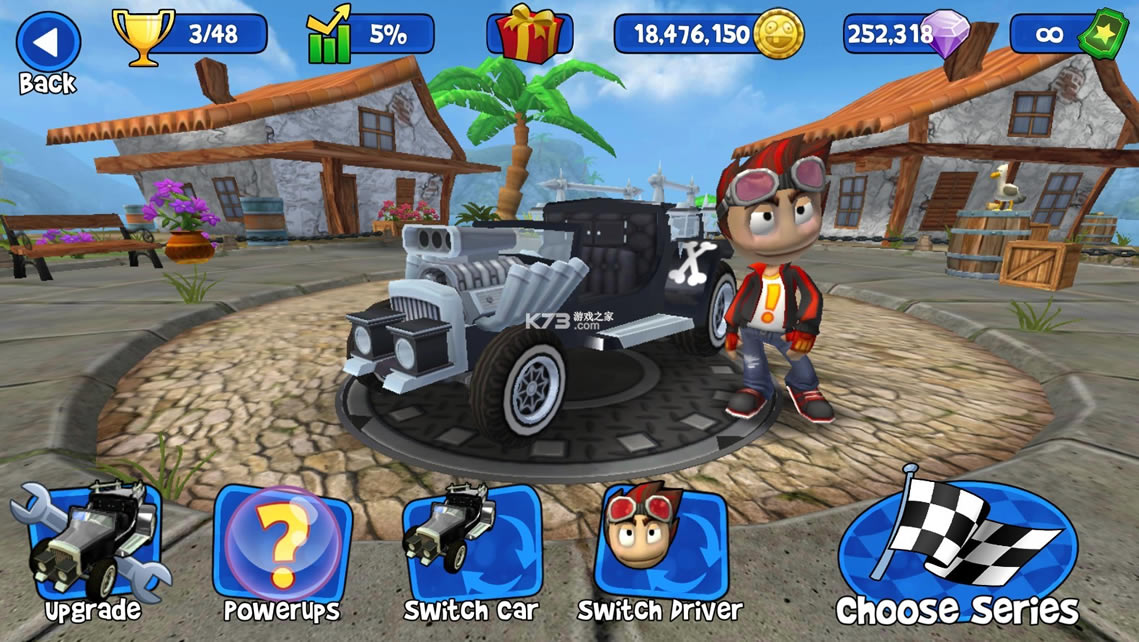View the 5% completion stats
The width and height of the screenshot is (1139, 642).
[x=370, y=34]
